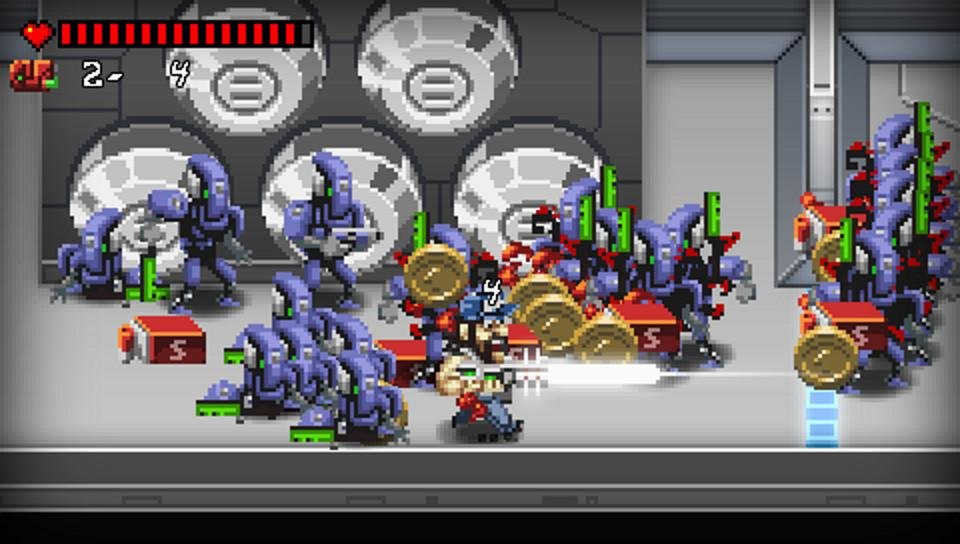Click the red explosive weapon icon
Screen dimensions: 960x544
point(33,75)
